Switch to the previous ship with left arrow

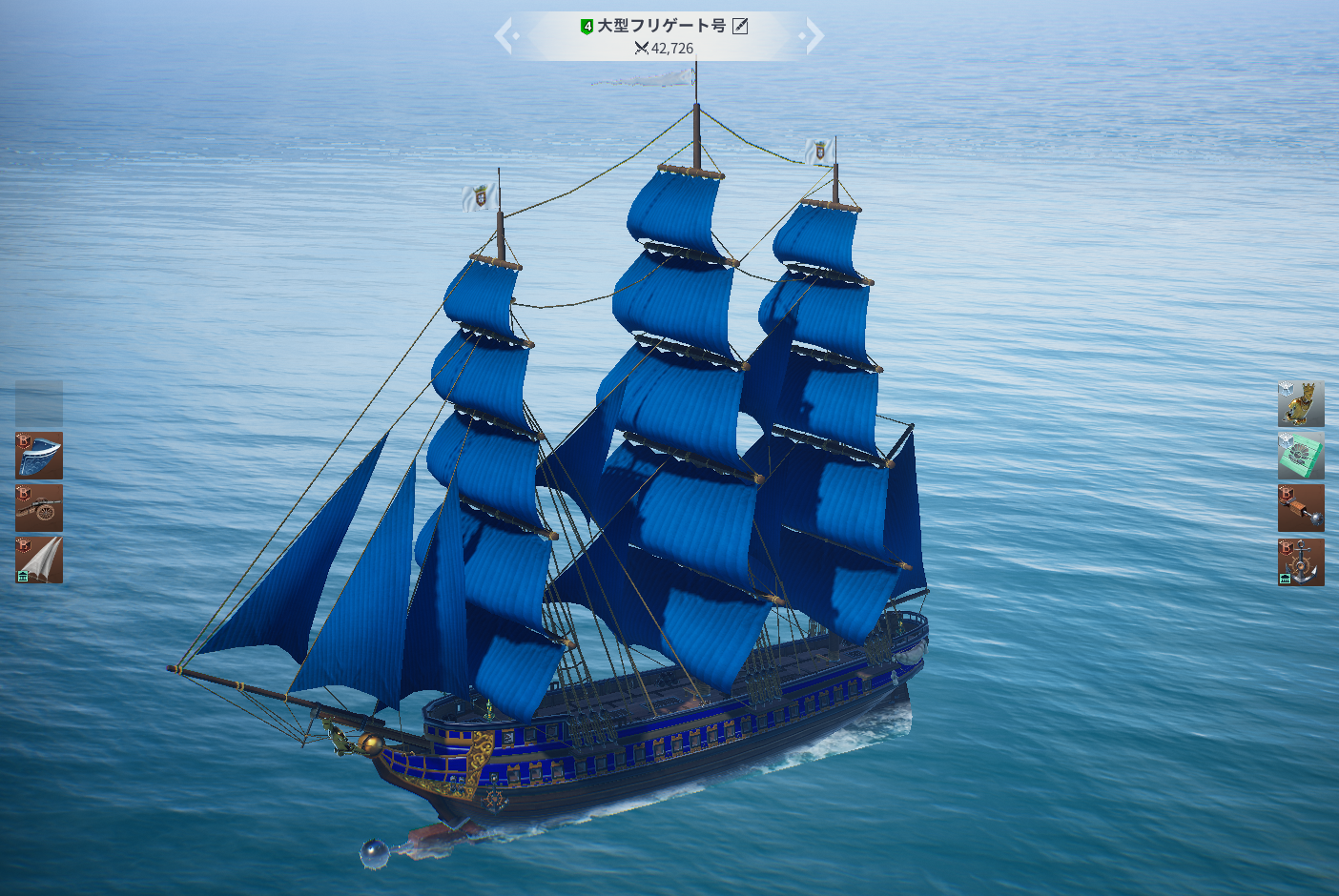pos(505,36)
